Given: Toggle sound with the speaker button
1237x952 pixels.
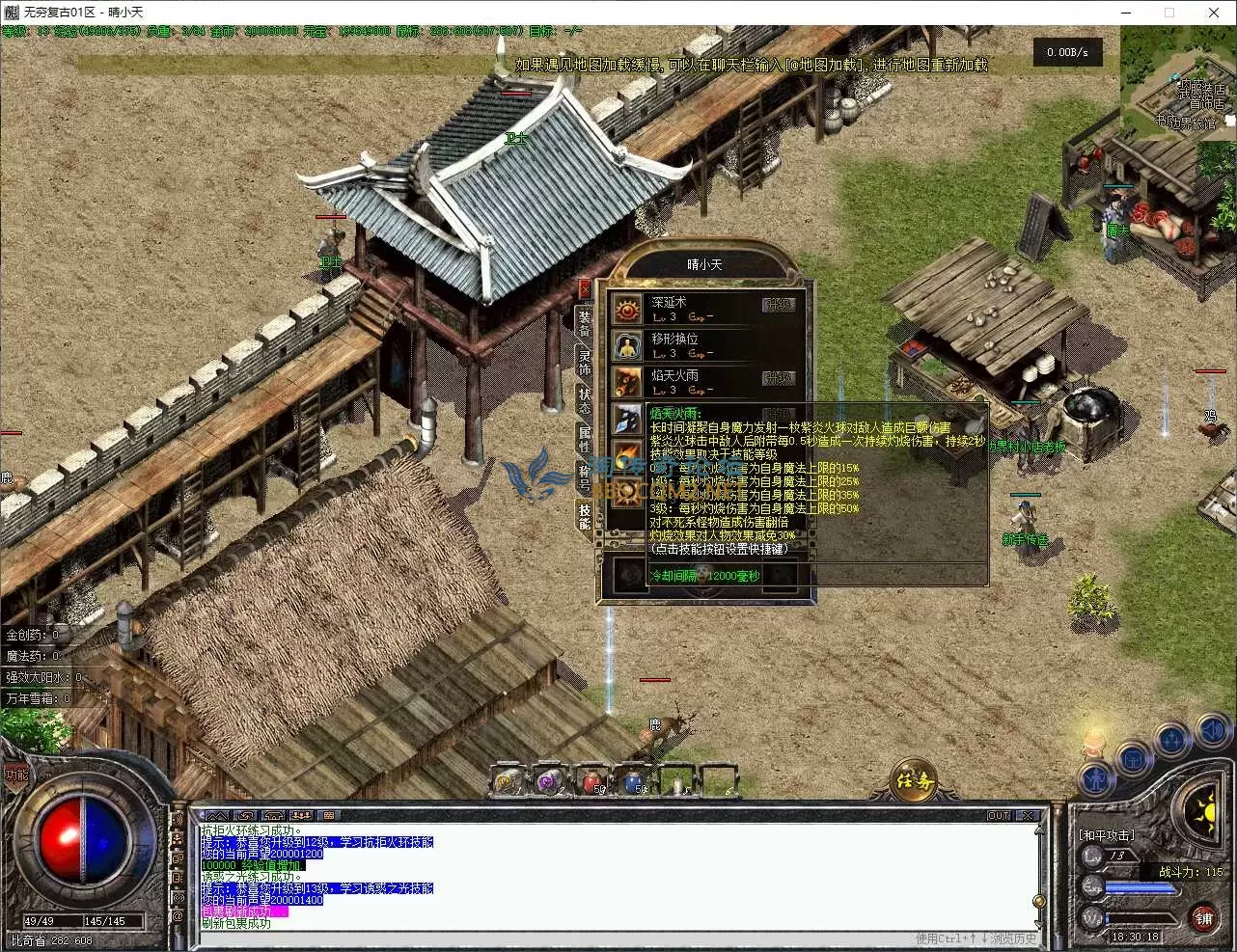Looking at the screenshot, I should (x=1210, y=732).
